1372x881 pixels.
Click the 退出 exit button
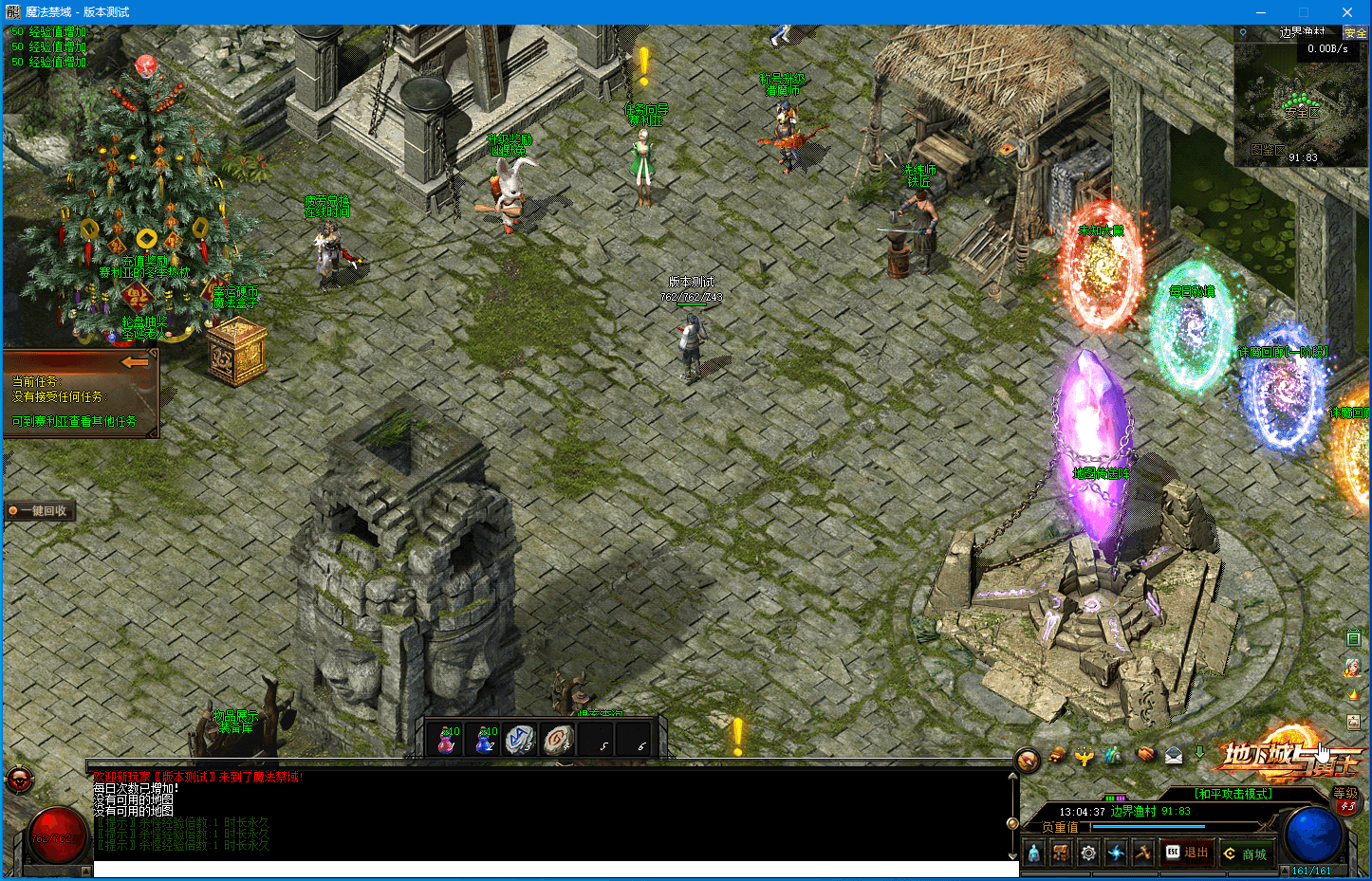1186,853
